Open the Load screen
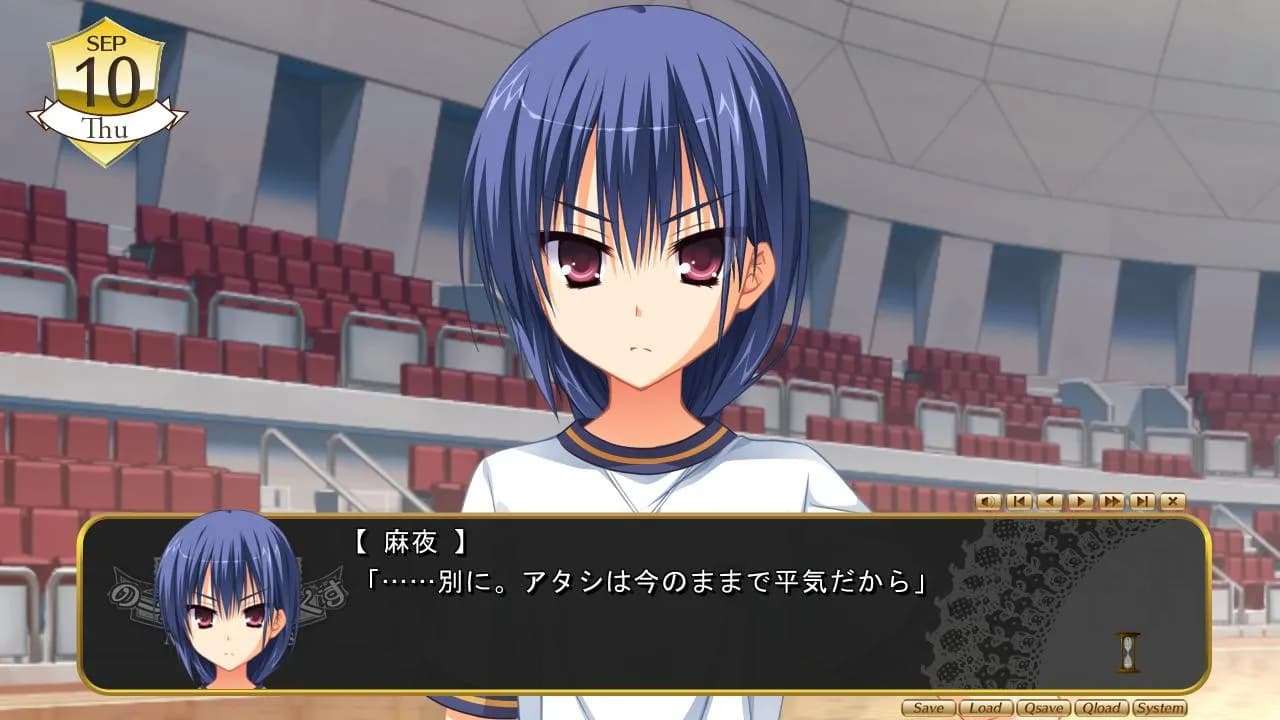 coord(986,708)
